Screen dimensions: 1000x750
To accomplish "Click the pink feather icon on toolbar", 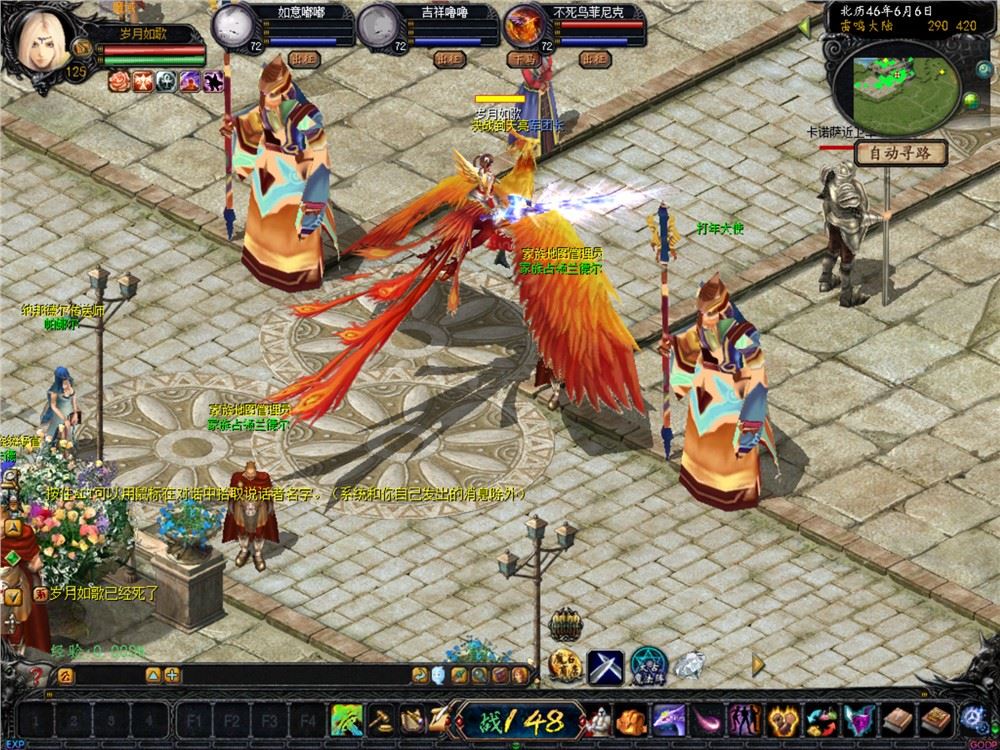I will [x=707, y=719].
